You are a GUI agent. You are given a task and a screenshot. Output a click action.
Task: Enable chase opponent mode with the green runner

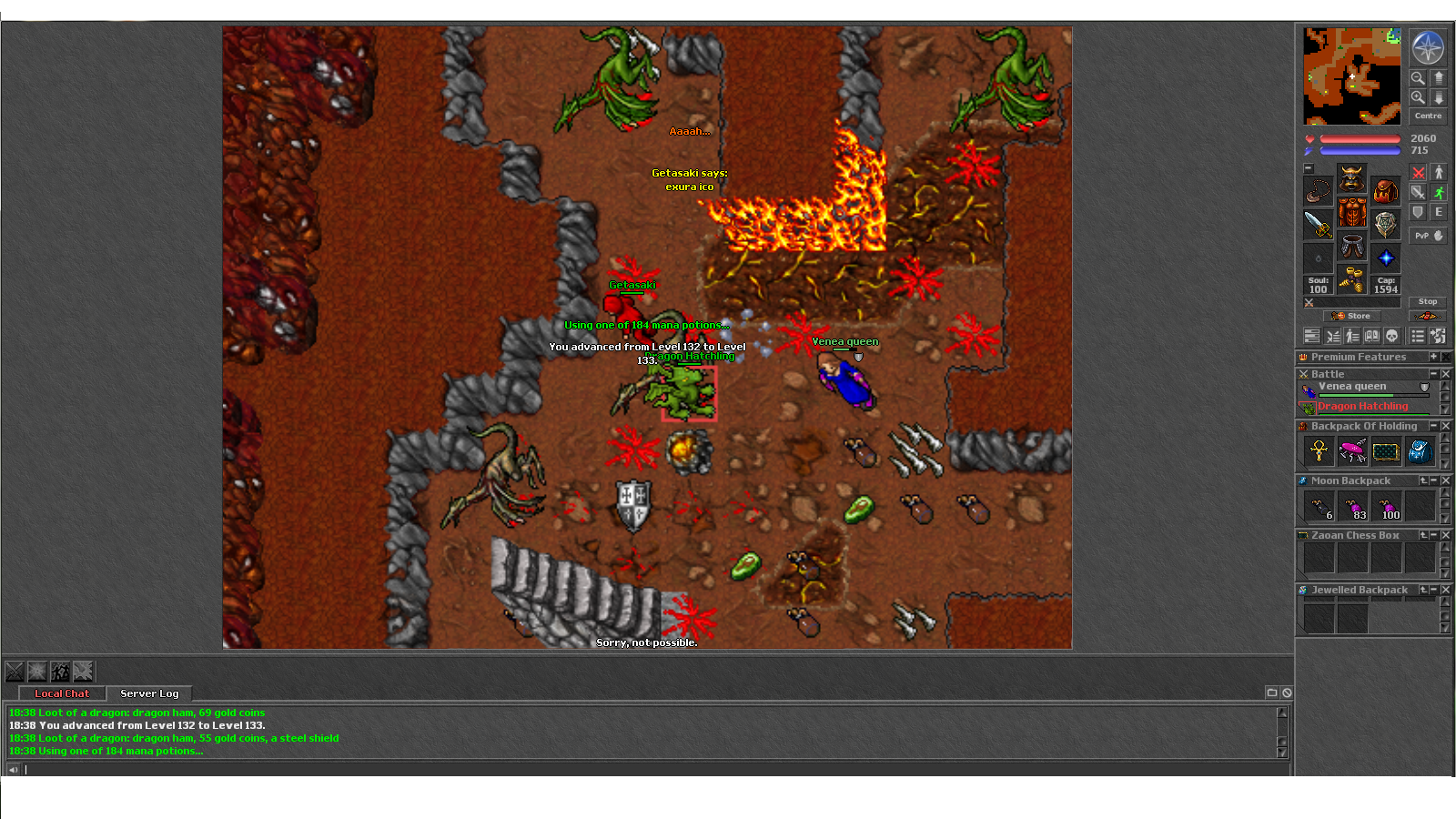tap(1439, 192)
